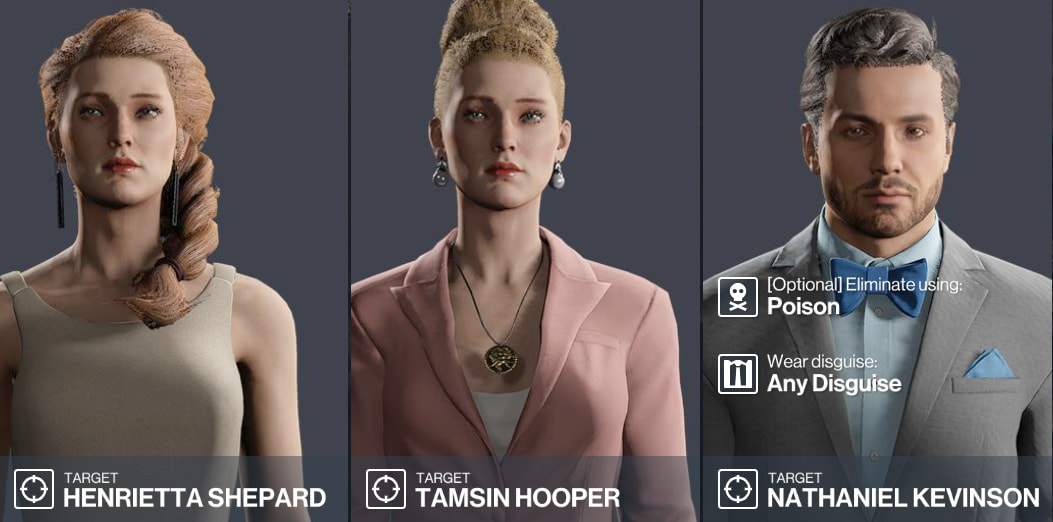Click the crosshair icon beside Tamsin Hooper

(386, 489)
